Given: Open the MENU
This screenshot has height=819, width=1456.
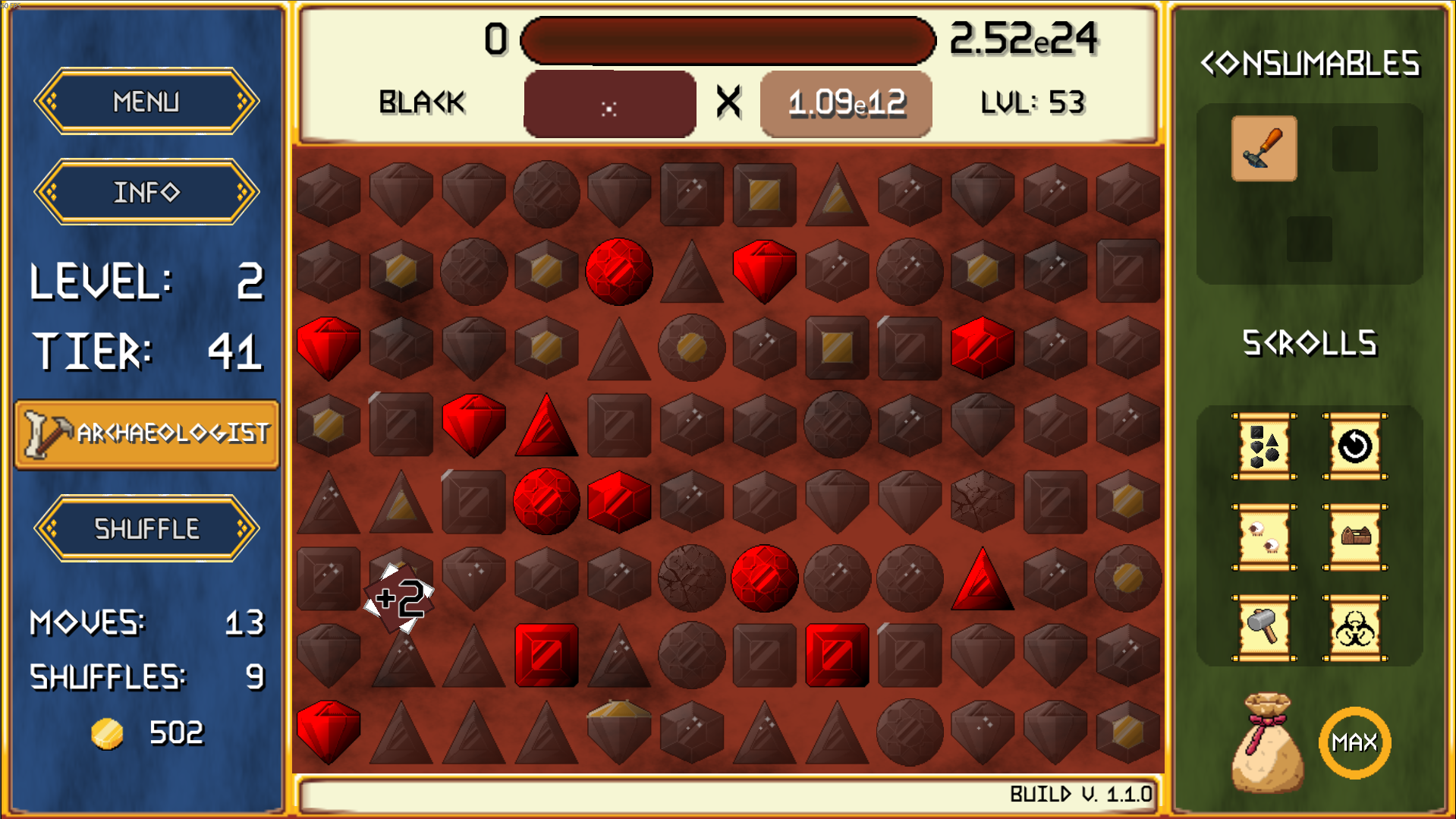Looking at the screenshot, I should click(x=146, y=99).
